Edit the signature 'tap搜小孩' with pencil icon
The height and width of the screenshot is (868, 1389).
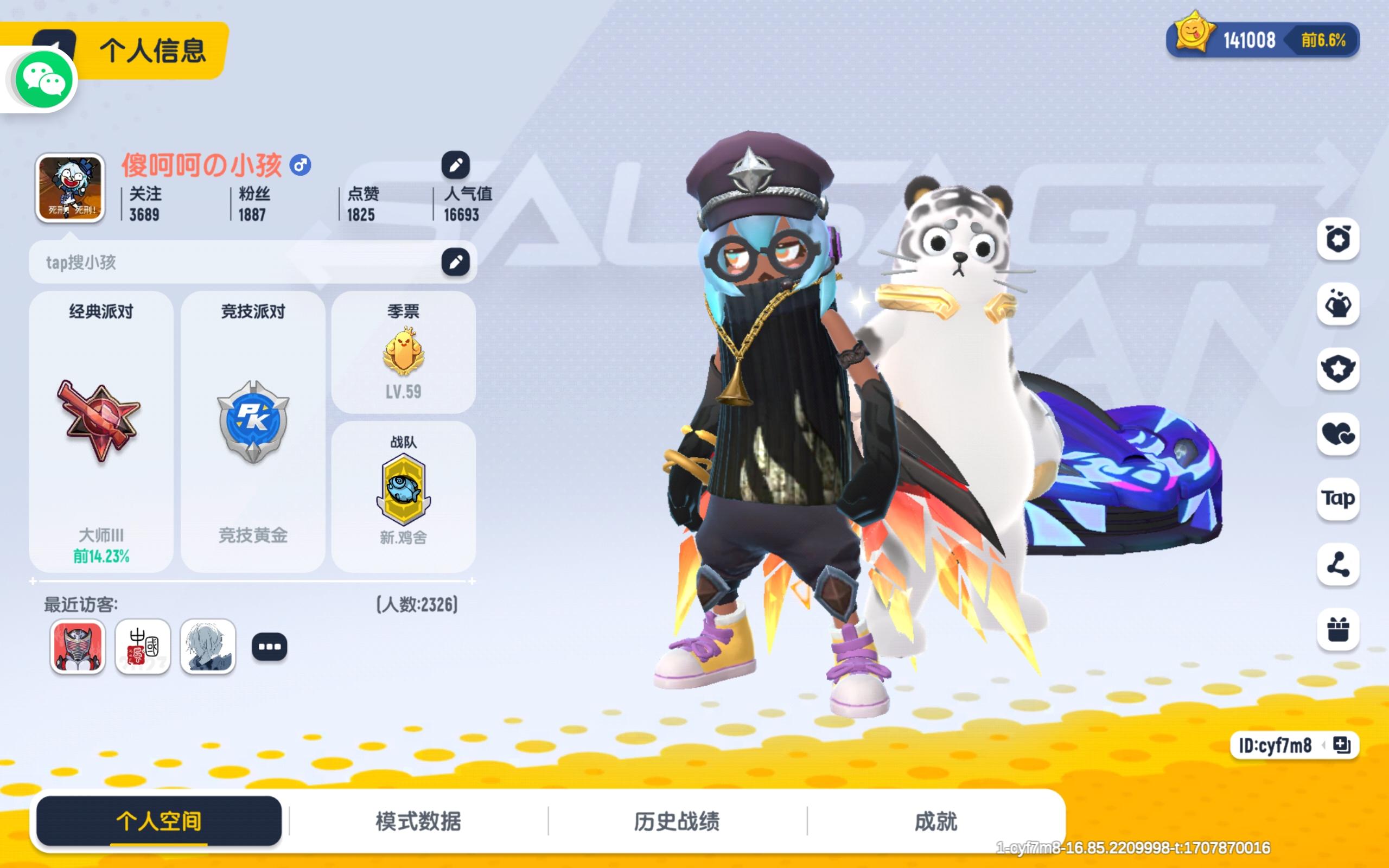point(456,261)
